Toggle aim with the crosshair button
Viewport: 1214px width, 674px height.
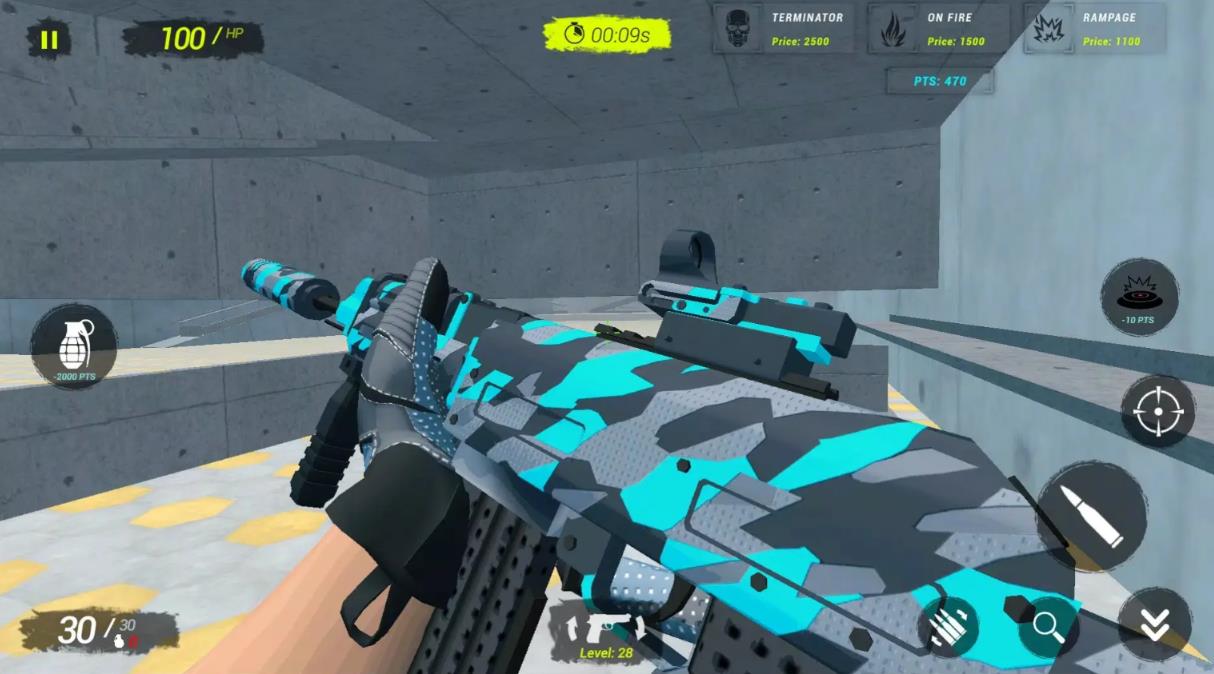tap(1157, 411)
